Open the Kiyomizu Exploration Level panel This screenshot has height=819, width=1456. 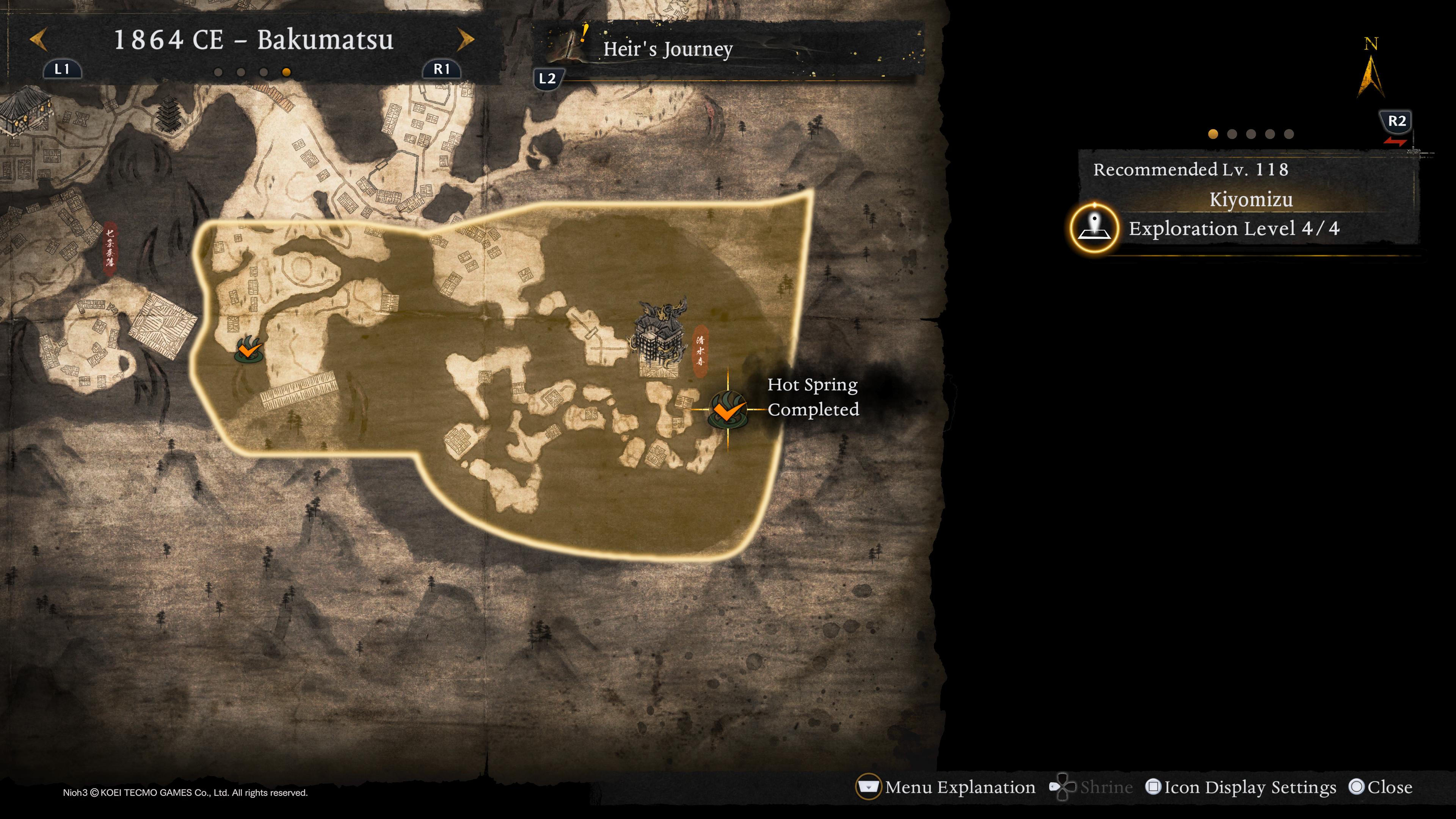1233,228
